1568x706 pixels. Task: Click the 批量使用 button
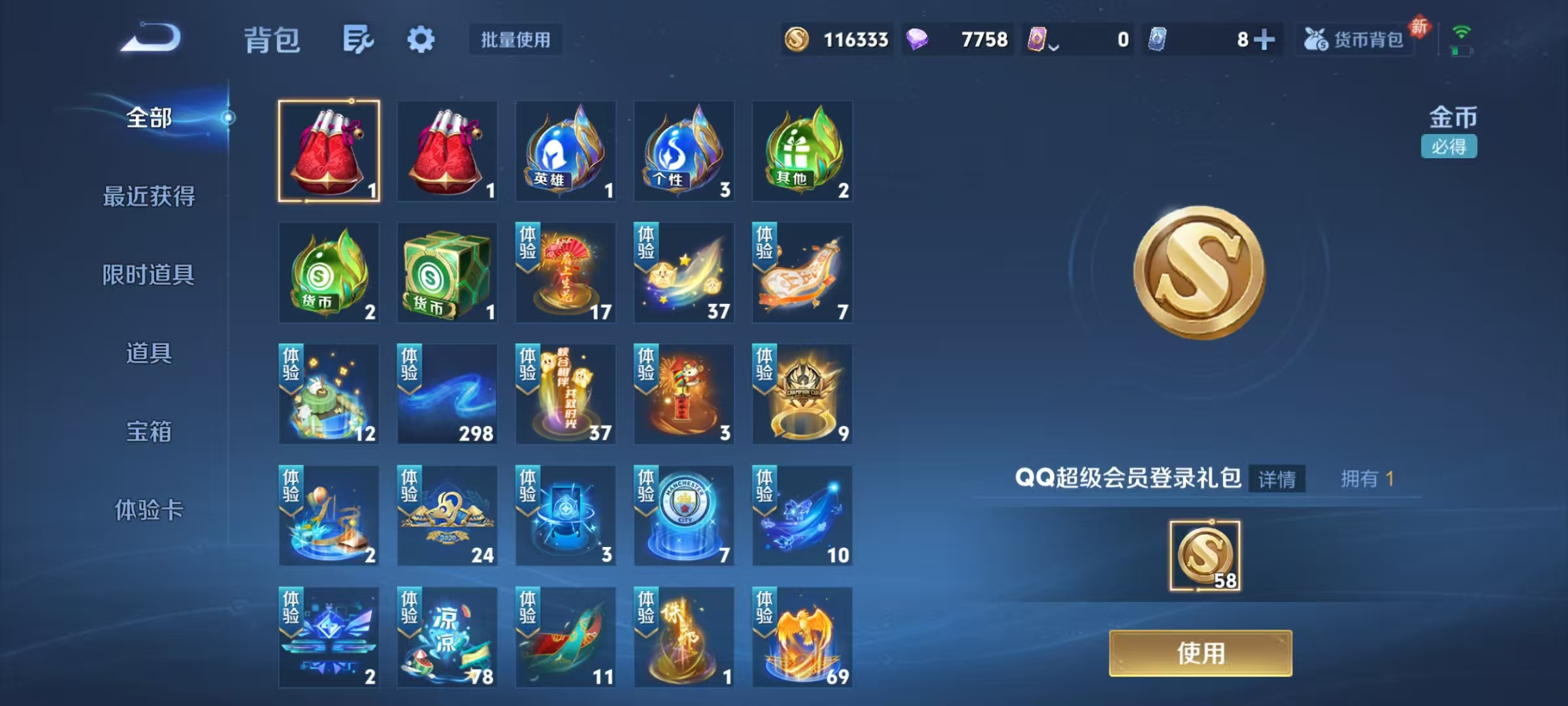coord(515,39)
